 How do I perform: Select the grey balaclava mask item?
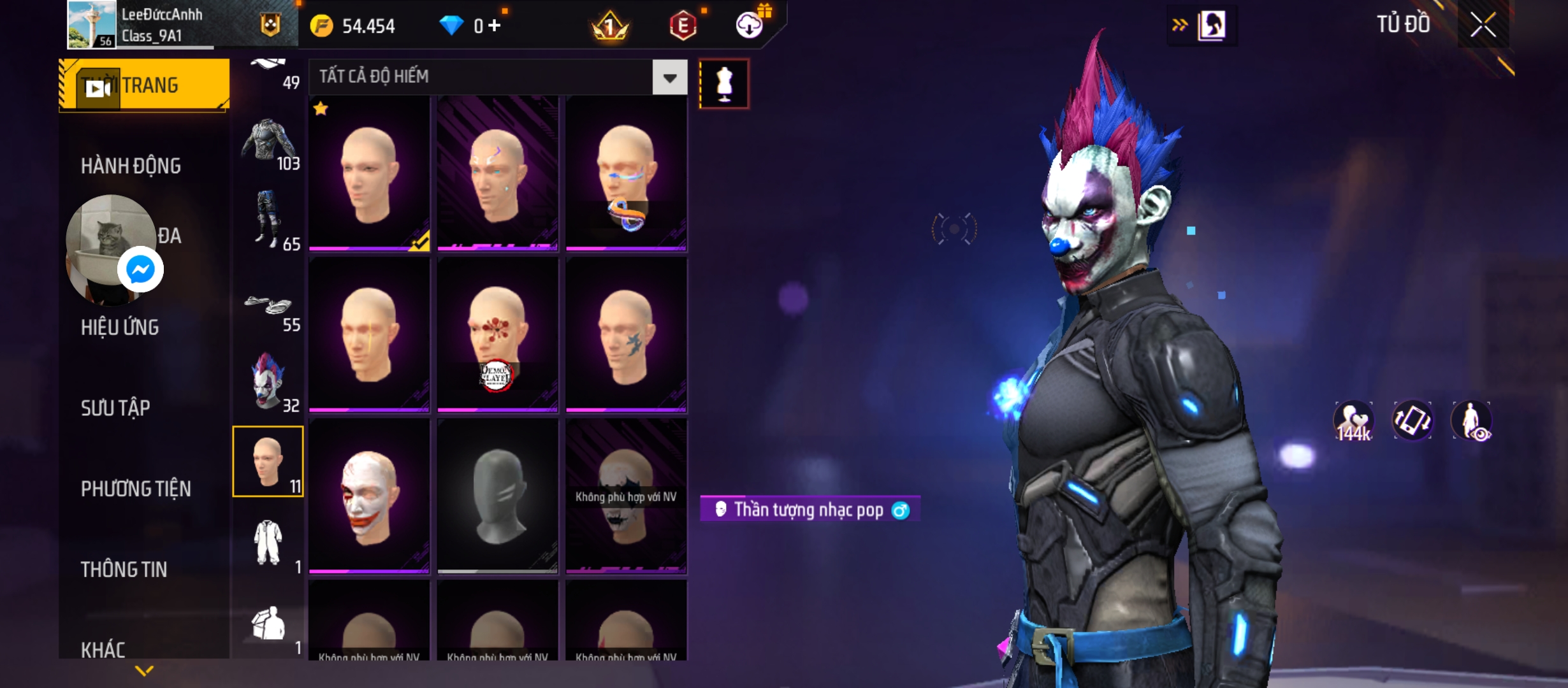(497, 496)
